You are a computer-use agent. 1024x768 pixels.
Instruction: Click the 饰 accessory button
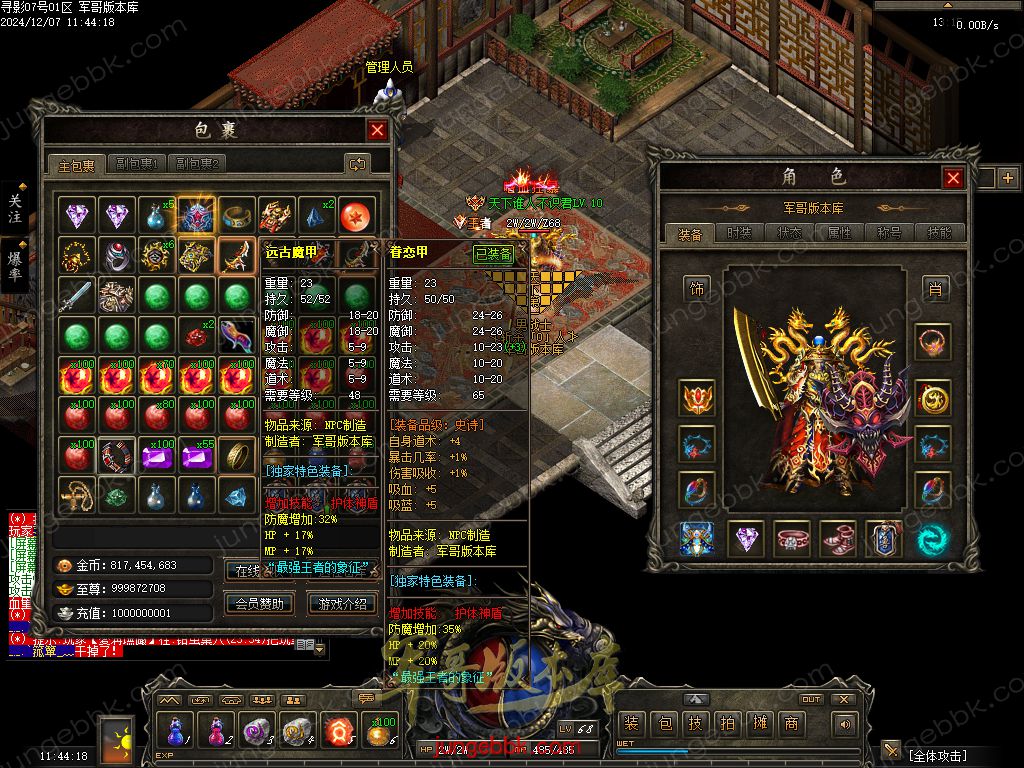696,288
